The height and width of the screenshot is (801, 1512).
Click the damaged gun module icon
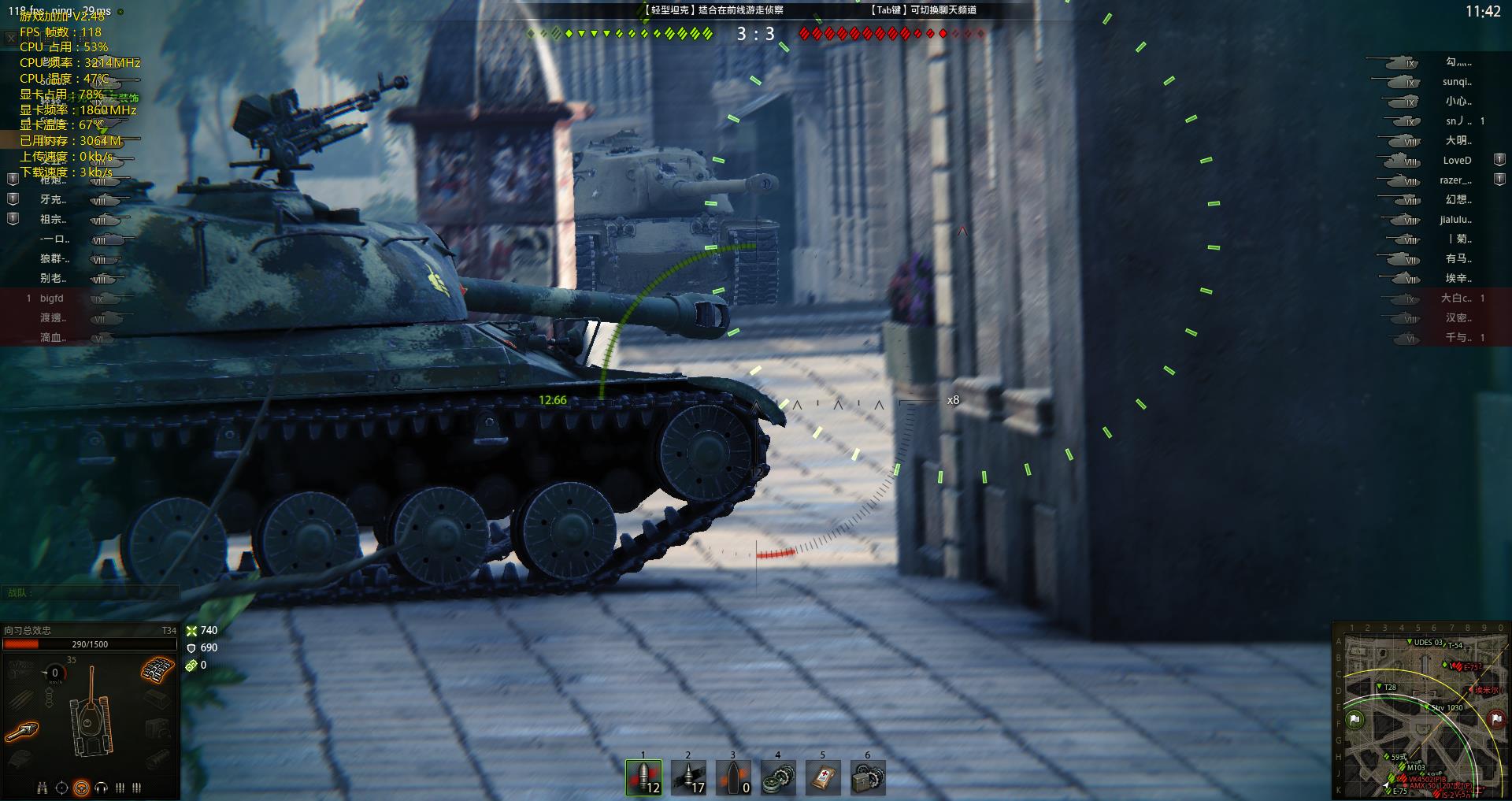point(21,732)
